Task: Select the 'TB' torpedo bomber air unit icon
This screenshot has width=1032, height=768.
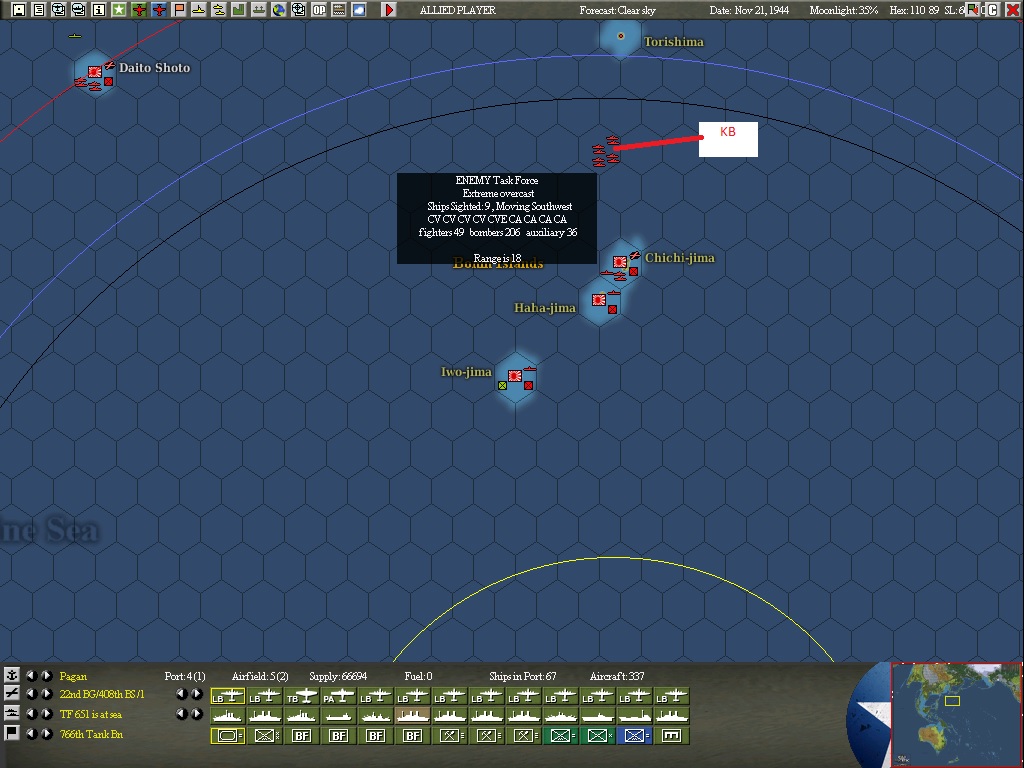Action: point(302,696)
